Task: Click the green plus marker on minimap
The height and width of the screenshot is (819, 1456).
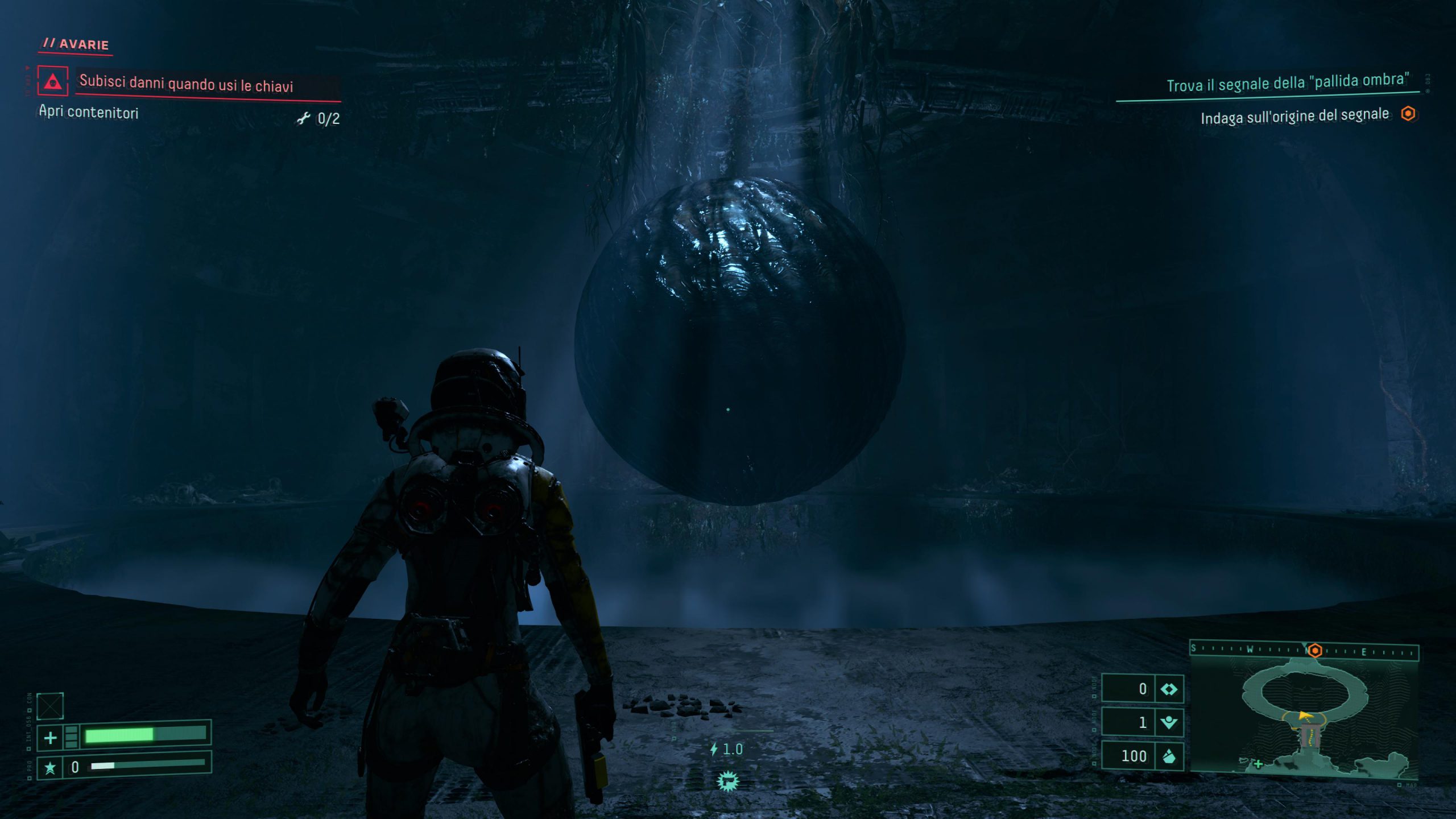Action: pos(1258,764)
